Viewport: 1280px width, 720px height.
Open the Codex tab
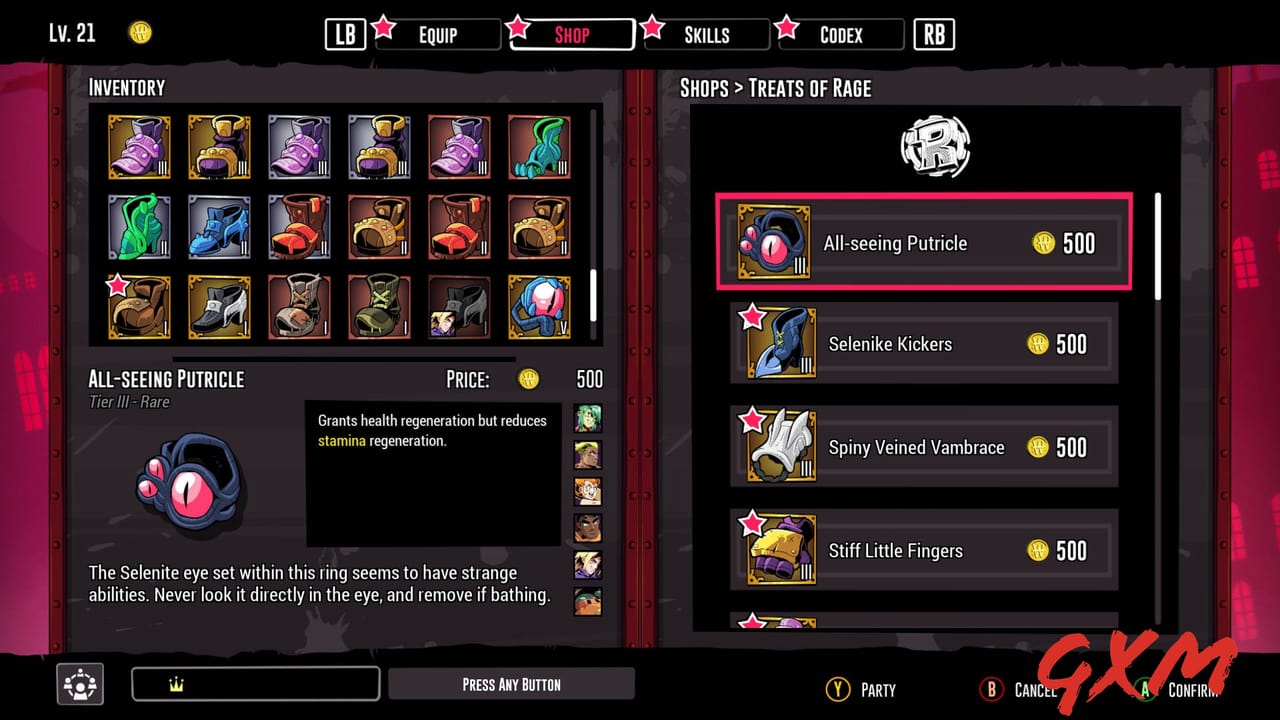click(x=840, y=34)
